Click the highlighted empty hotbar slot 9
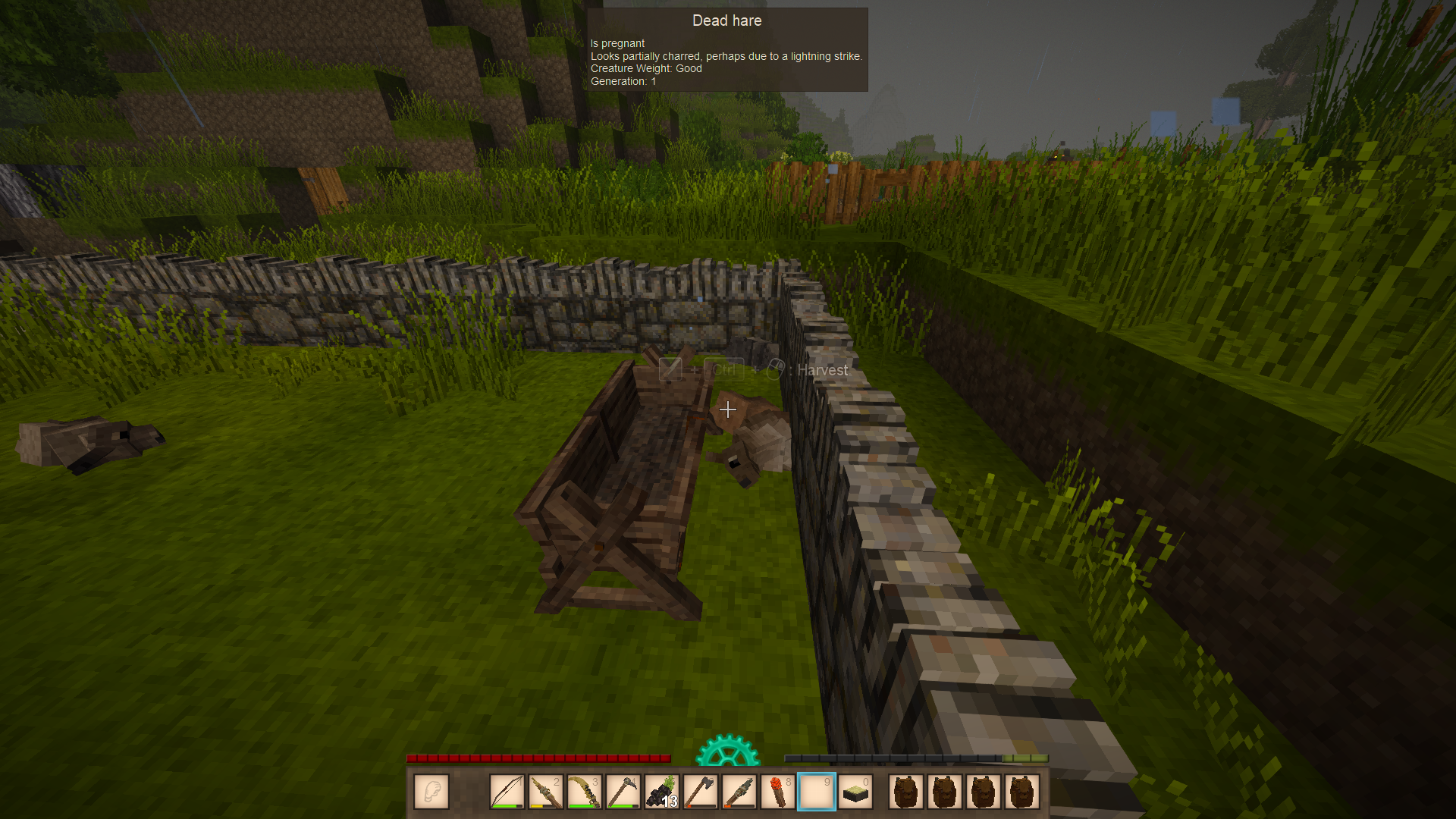Viewport: 1456px width, 819px height. coord(817,792)
